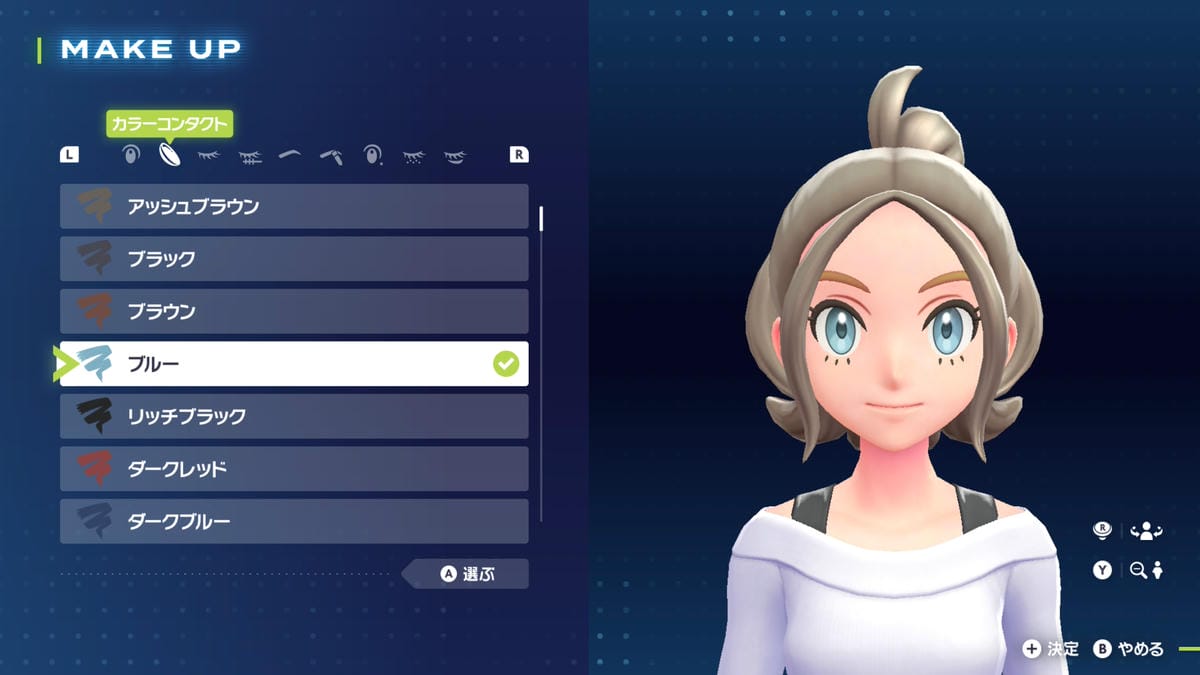Open the eye with mole dot tab
Viewport: 1200px width, 675px height.
point(372,155)
